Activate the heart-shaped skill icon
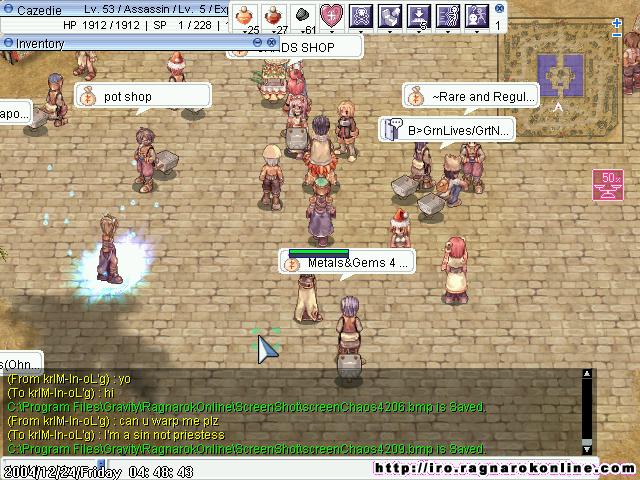Image resolution: width=640 pixels, height=480 pixels. [x=331, y=15]
